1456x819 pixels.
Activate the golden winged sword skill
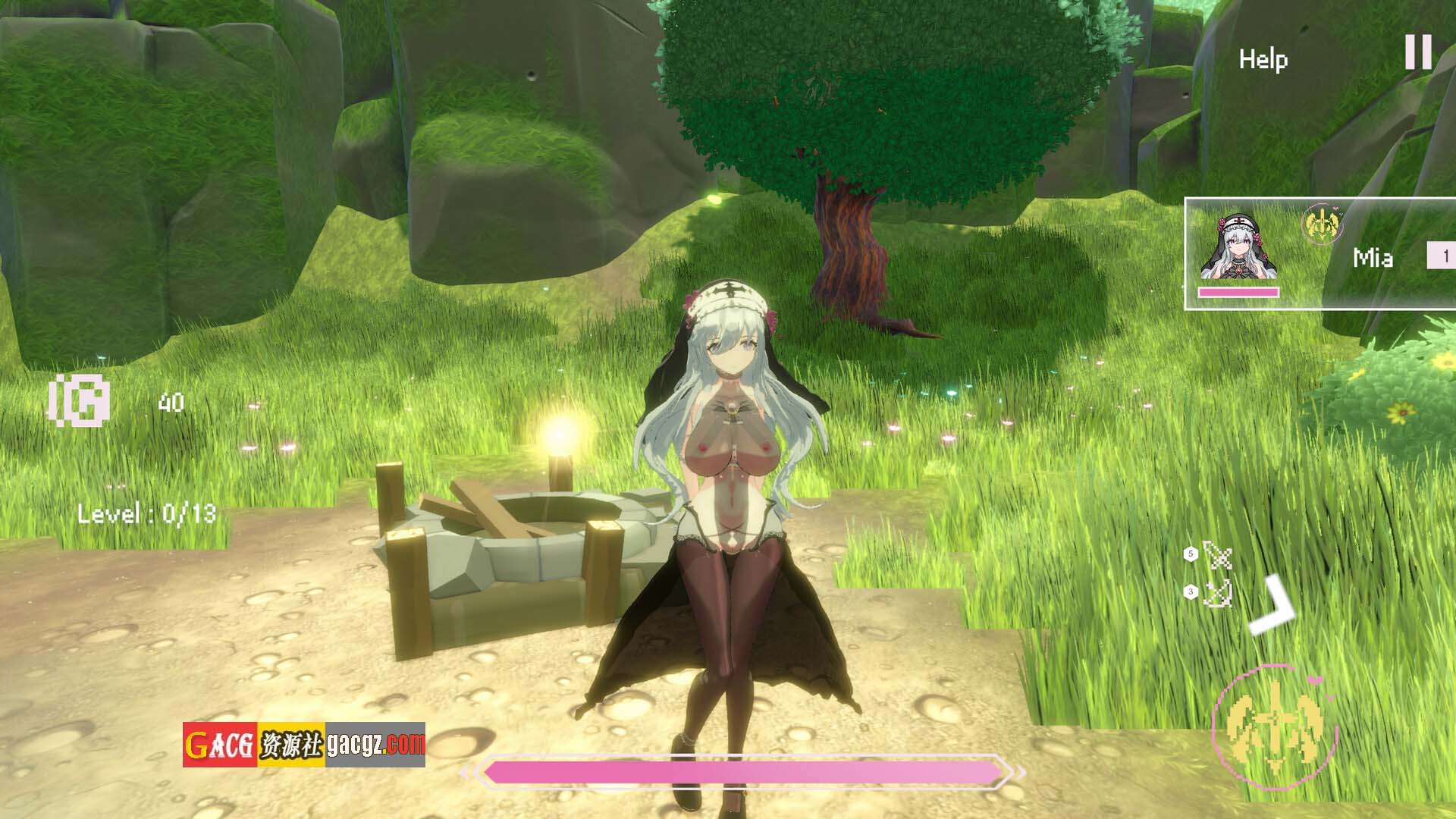coord(1276,721)
